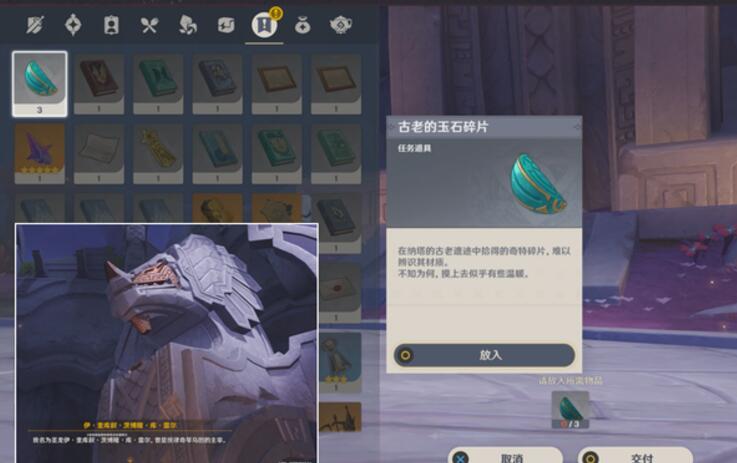Open the furnishings teapot tab

[x=340, y=26]
